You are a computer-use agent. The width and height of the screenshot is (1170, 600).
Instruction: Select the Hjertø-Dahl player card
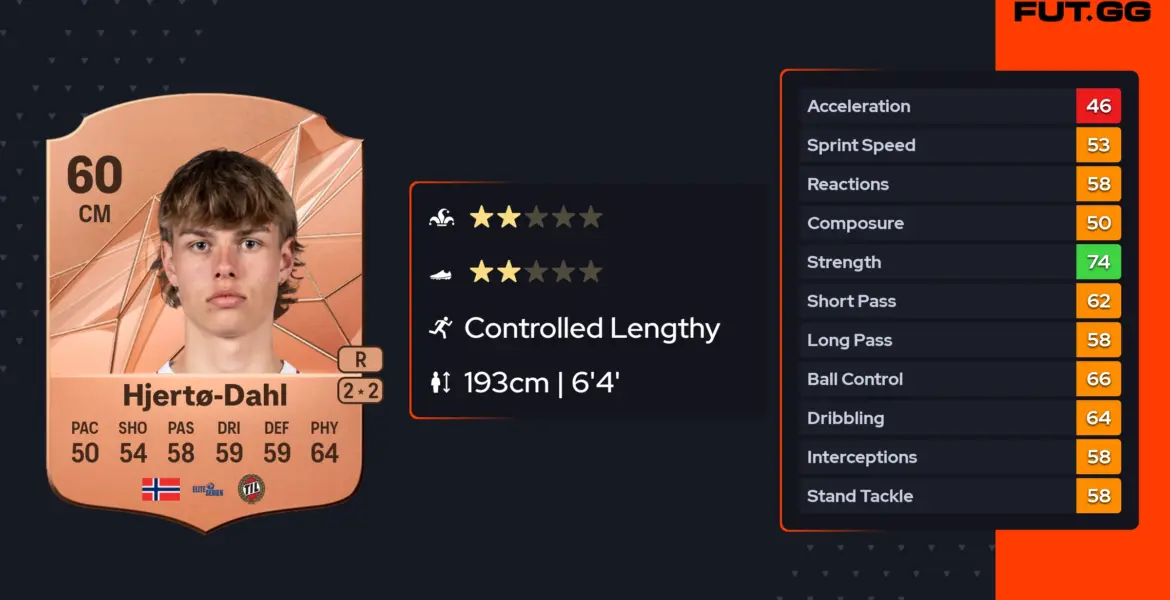[x=205, y=310]
